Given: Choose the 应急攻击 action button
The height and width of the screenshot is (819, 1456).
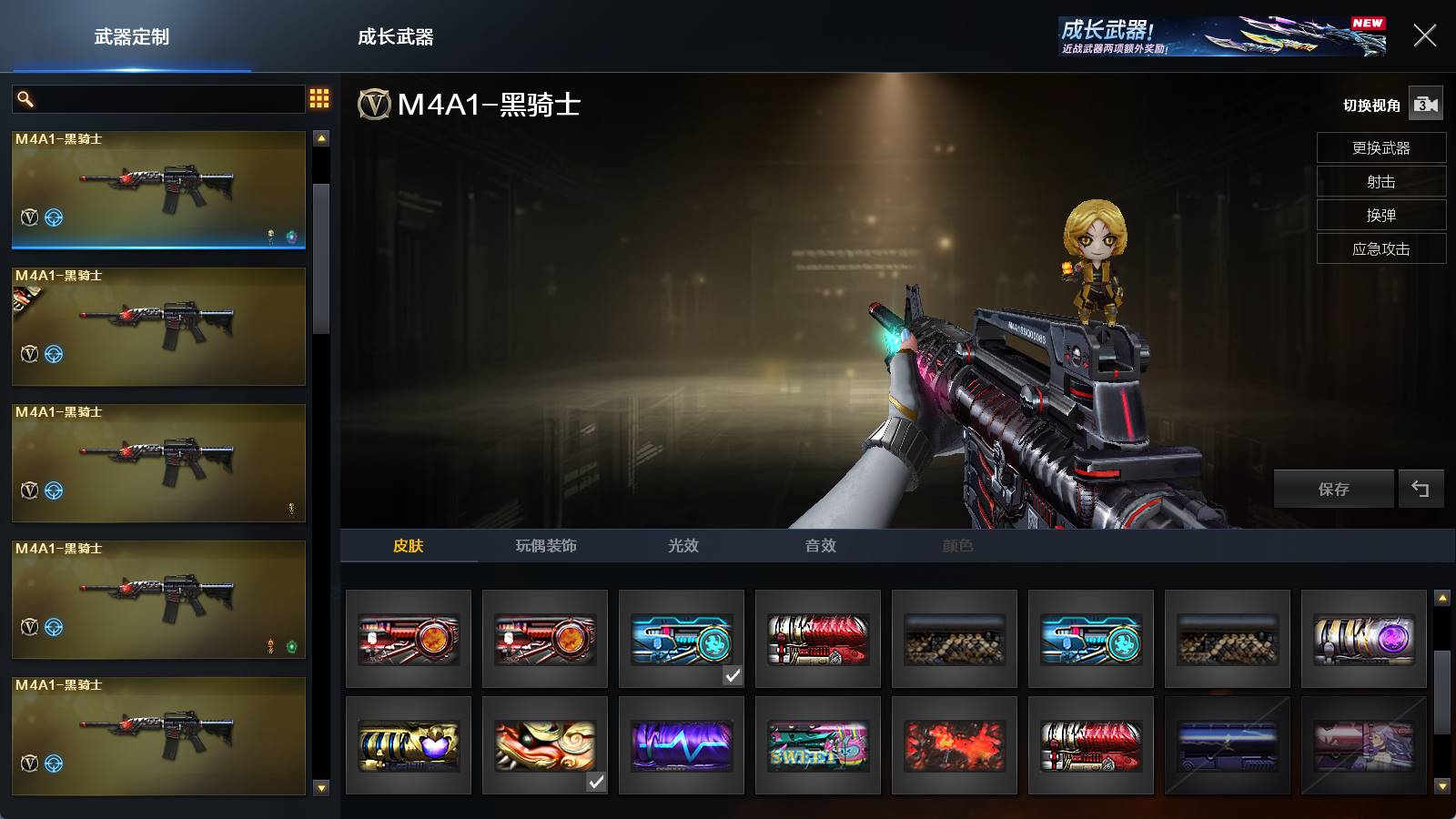Looking at the screenshot, I should 1380,249.
